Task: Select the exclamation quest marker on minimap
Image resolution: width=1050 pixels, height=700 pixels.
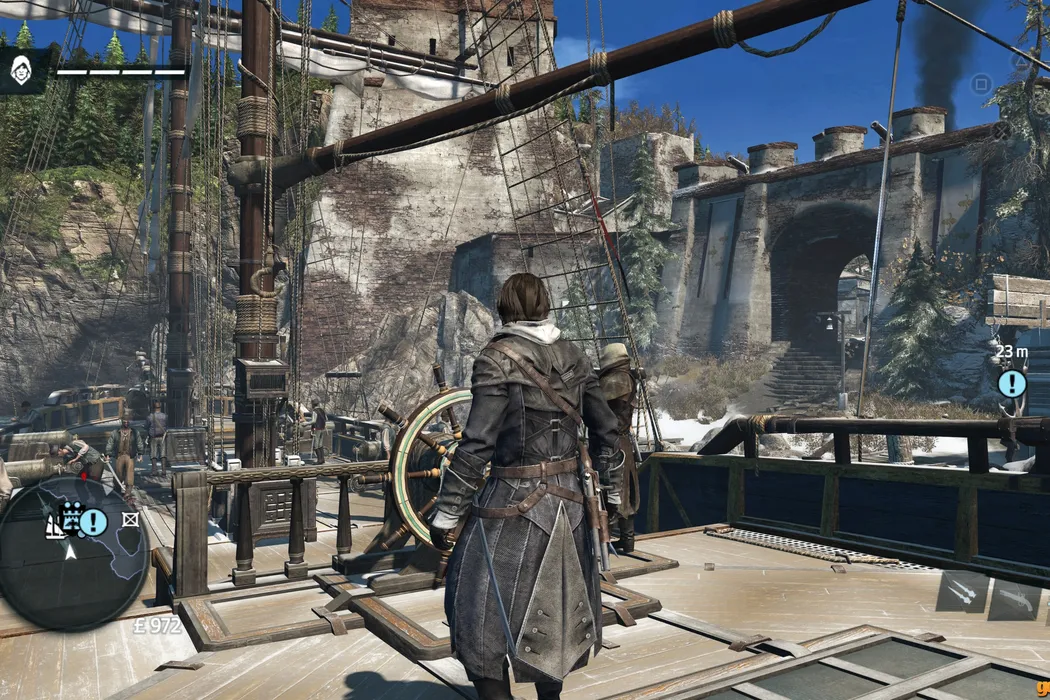Action: [94, 521]
